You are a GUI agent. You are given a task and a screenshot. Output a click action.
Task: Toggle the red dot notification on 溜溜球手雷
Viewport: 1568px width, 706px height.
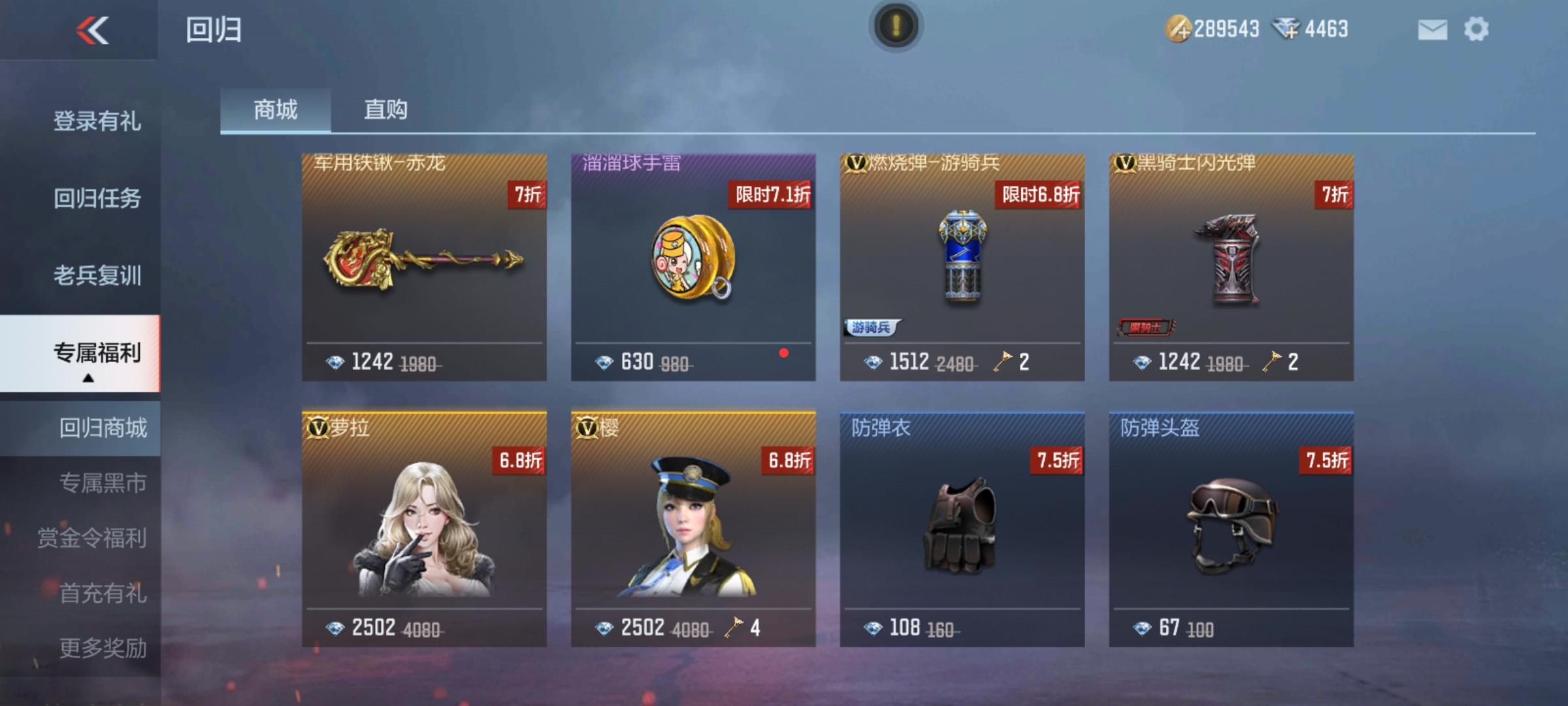(784, 353)
